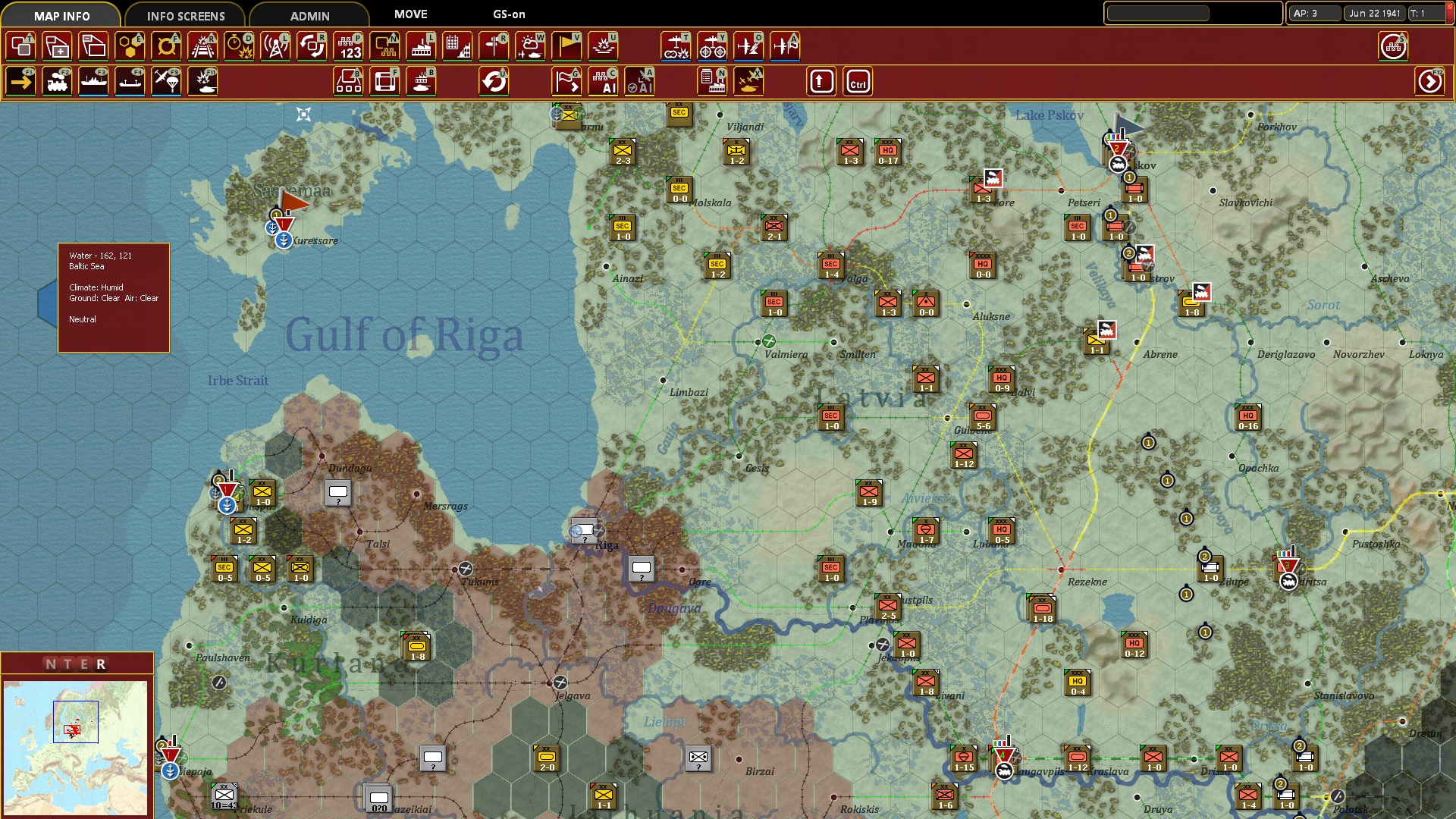
Task: Open the factory locations display (L icon)
Action: pyautogui.click(x=422, y=46)
